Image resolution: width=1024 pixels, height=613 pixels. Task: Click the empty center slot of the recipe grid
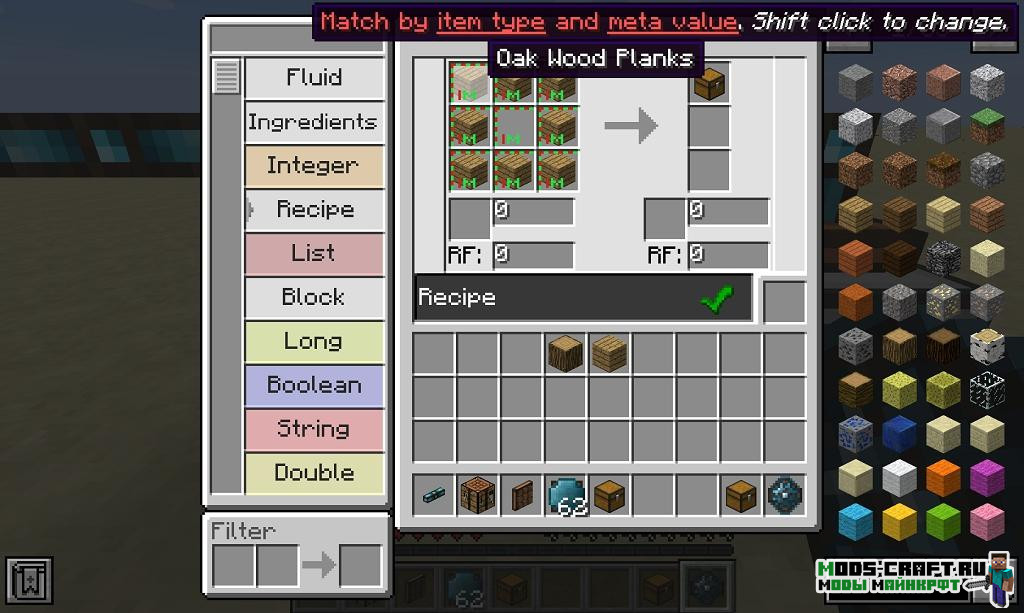[514, 126]
